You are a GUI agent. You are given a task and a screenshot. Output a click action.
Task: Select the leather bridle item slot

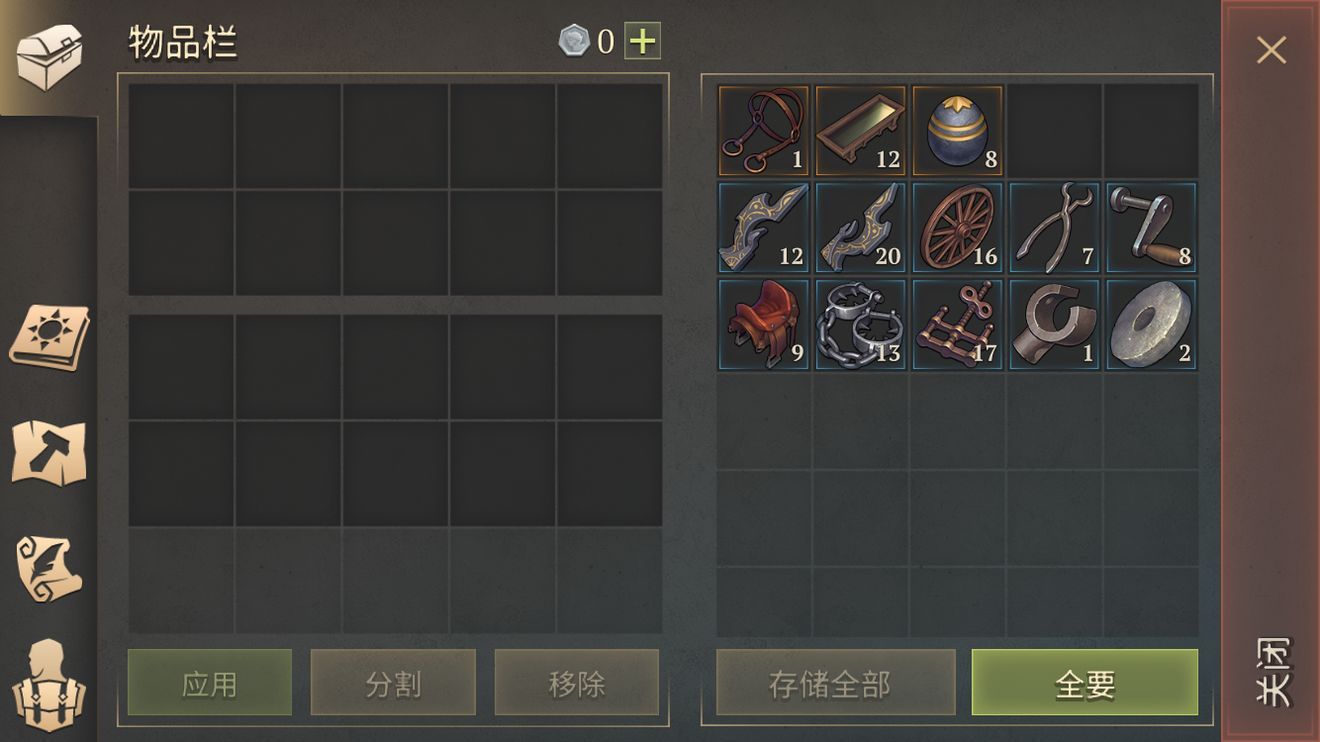(x=763, y=130)
